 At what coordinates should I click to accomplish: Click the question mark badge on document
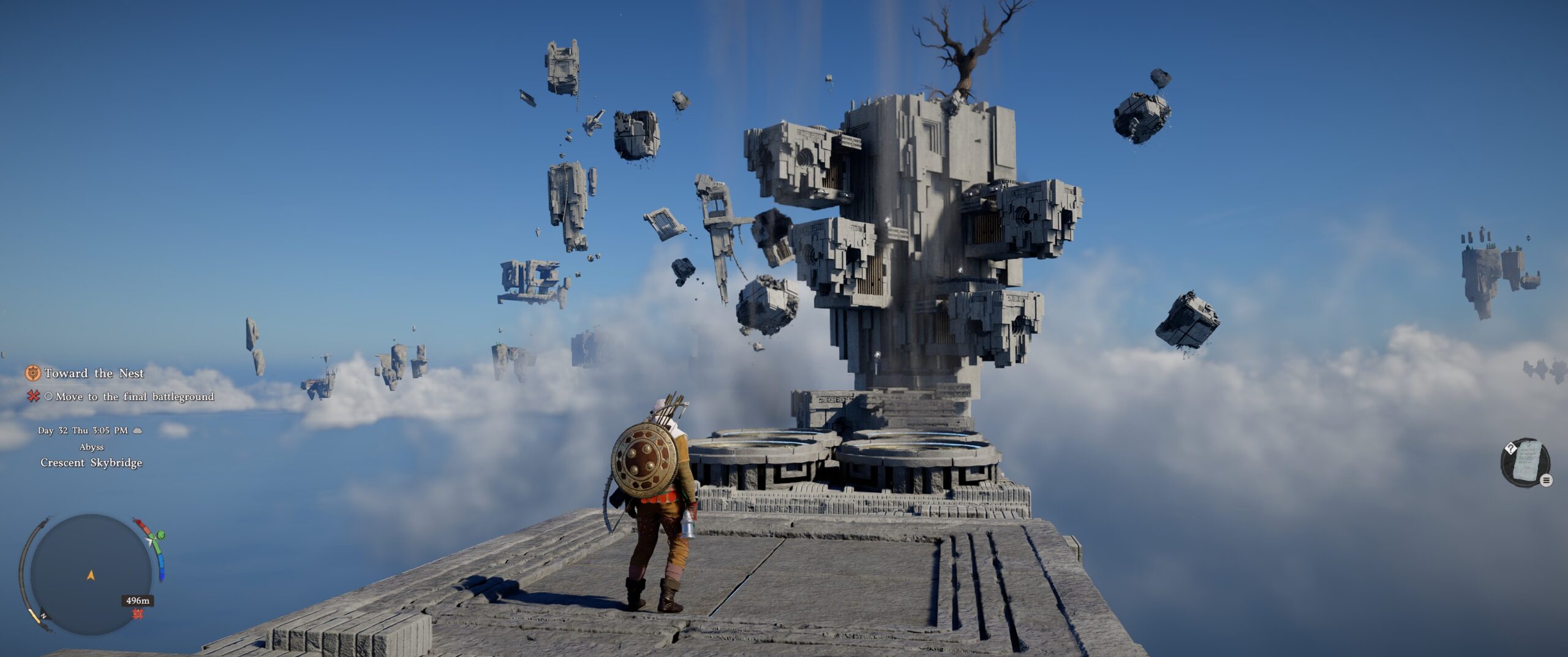point(1510,449)
